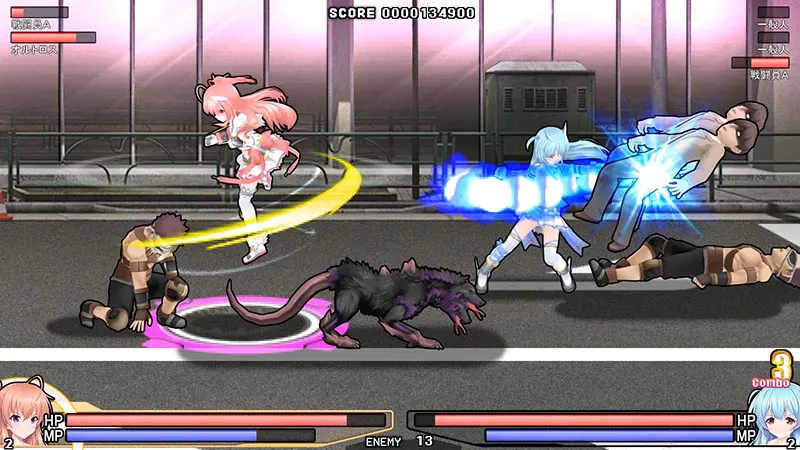
Task: Click the pink-haired player portrait
Action: (x=24, y=414)
